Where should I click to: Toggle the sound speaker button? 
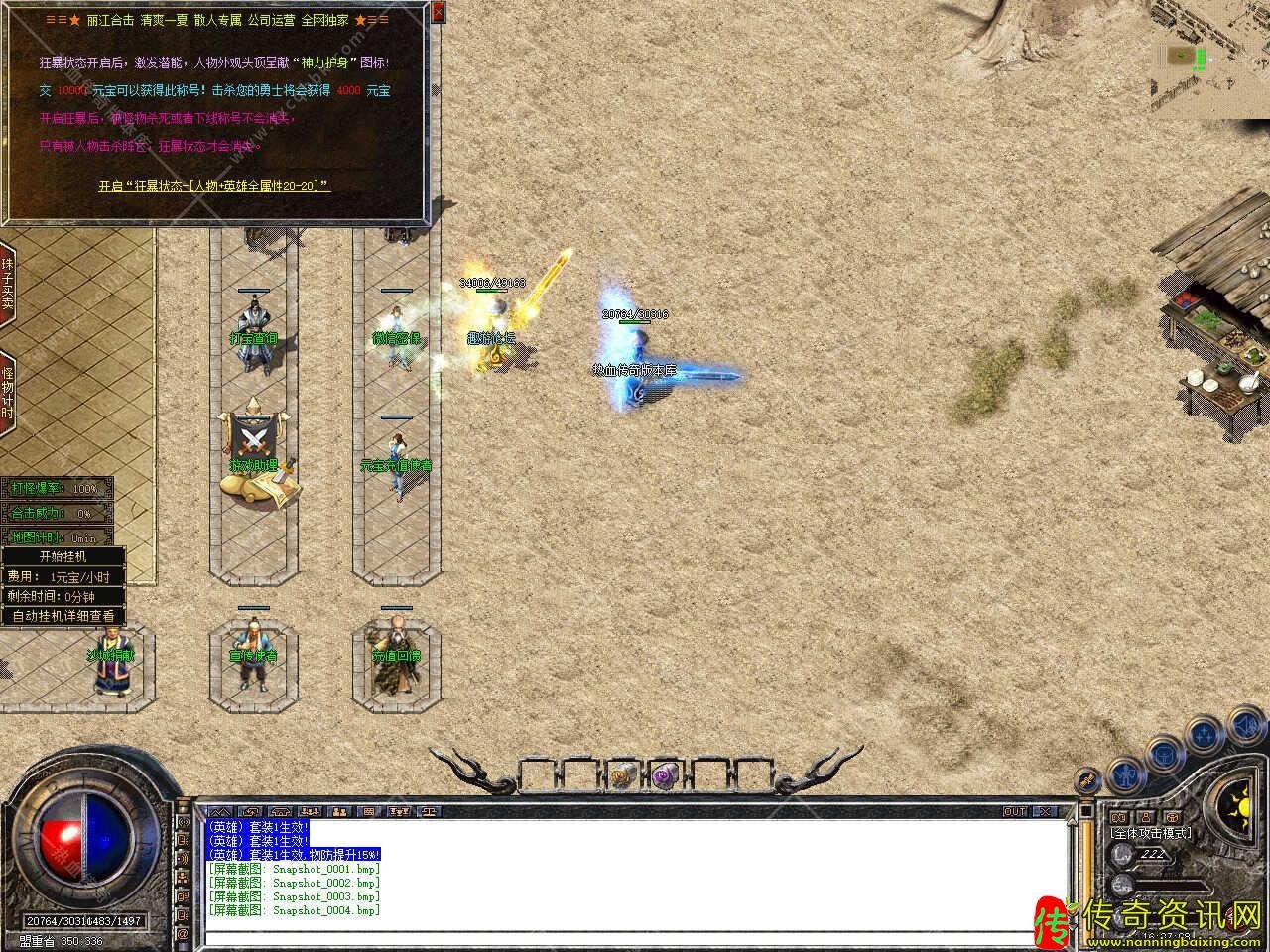[1245, 727]
